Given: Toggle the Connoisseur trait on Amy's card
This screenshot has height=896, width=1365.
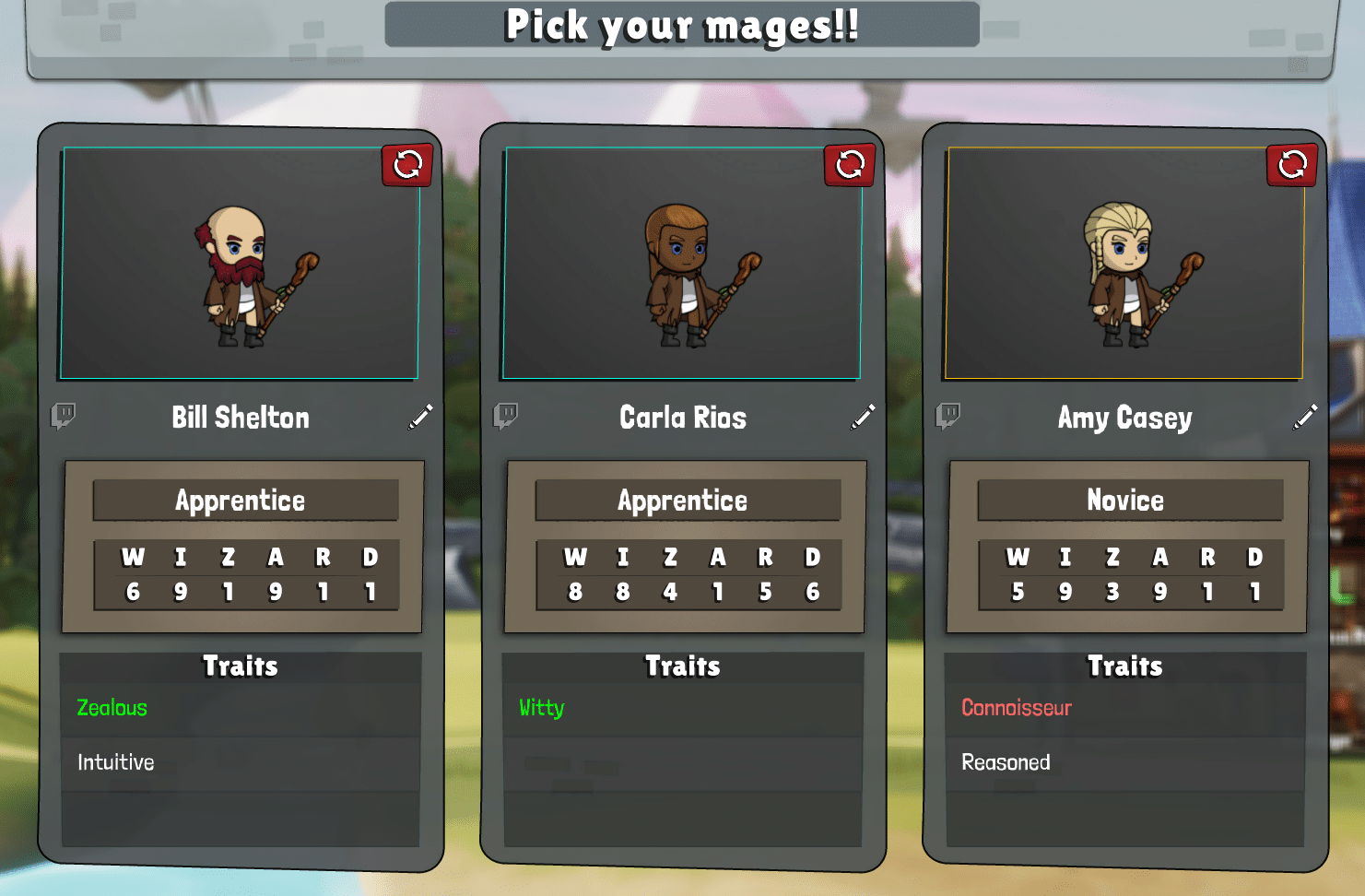Looking at the screenshot, I should [x=1016, y=708].
